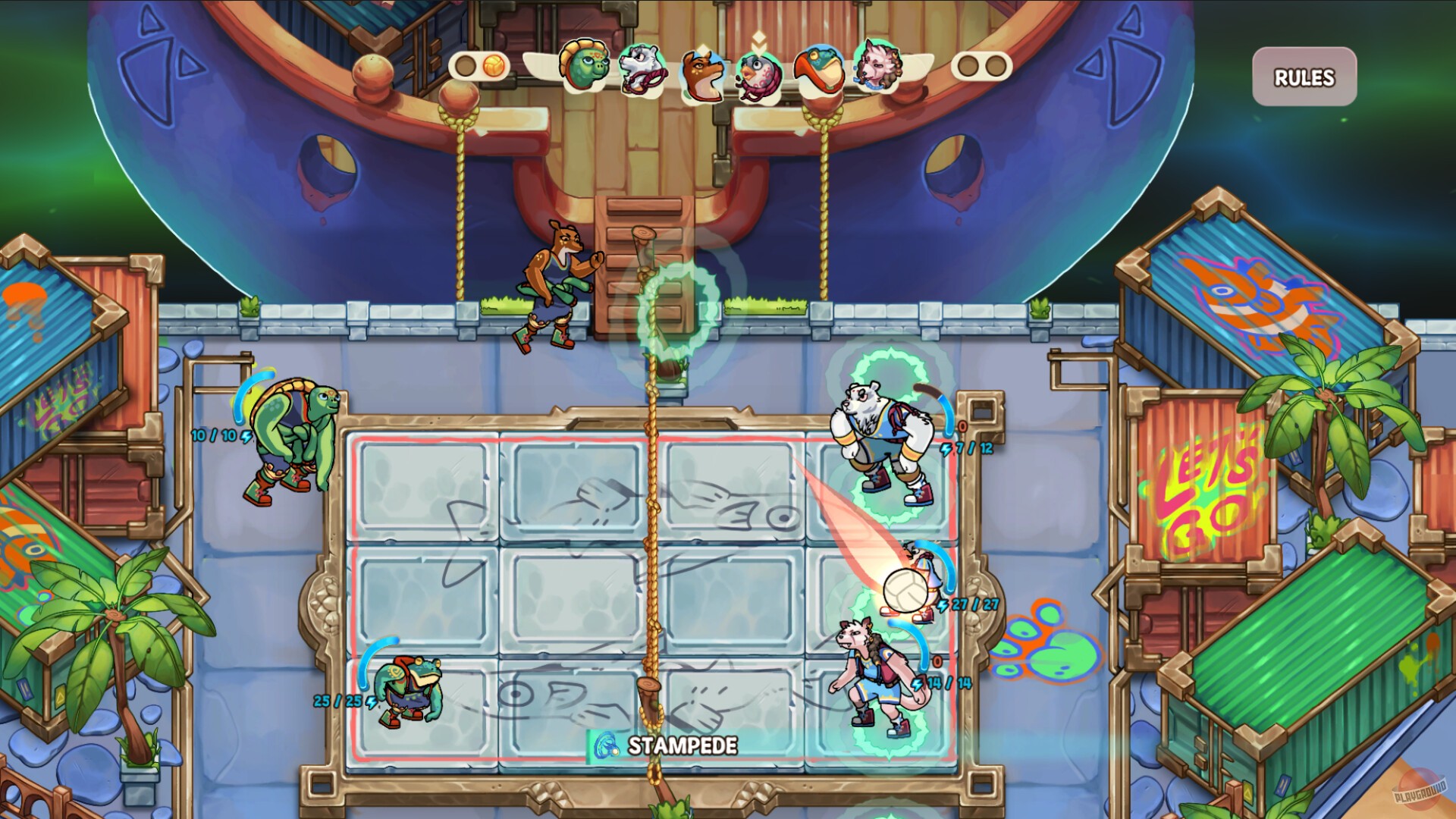Image resolution: width=1456 pixels, height=819 pixels.
Task: Expand the chevron above the frog portrait
Action: (x=817, y=42)
